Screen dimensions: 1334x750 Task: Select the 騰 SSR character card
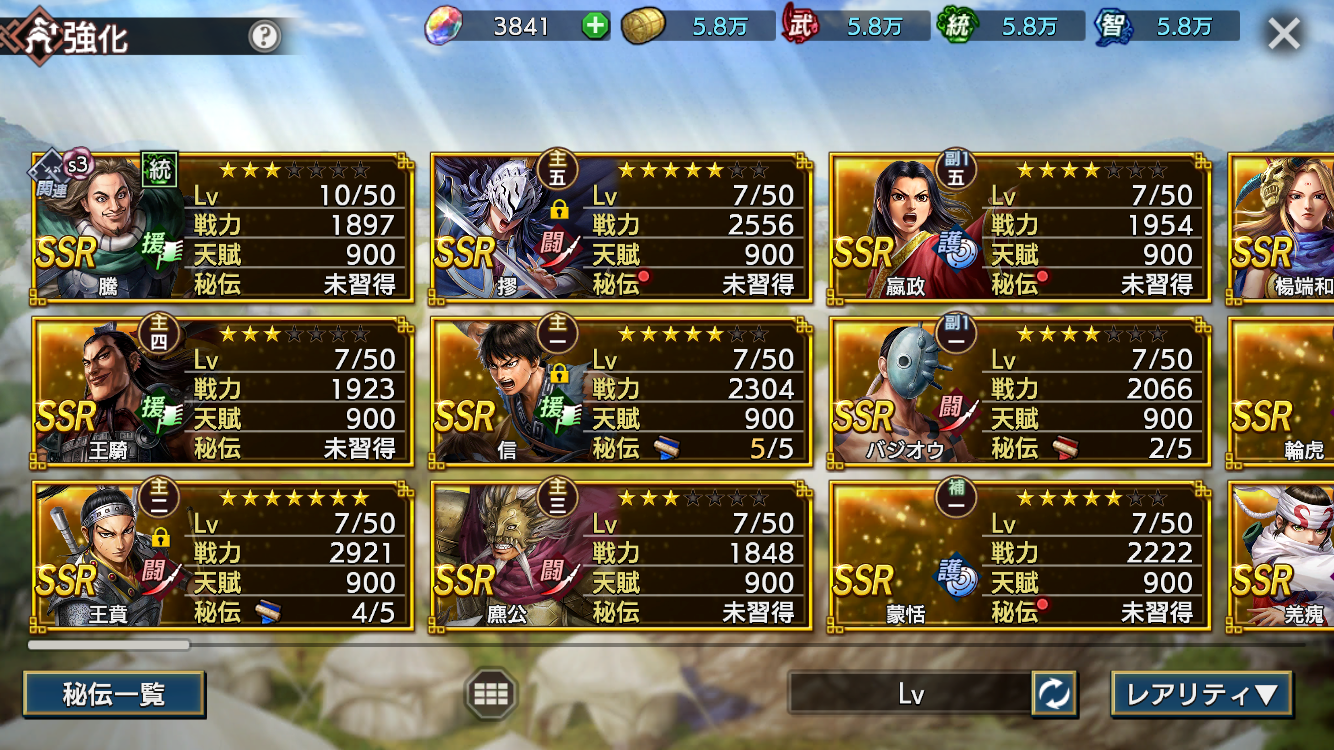coord(222,227)
